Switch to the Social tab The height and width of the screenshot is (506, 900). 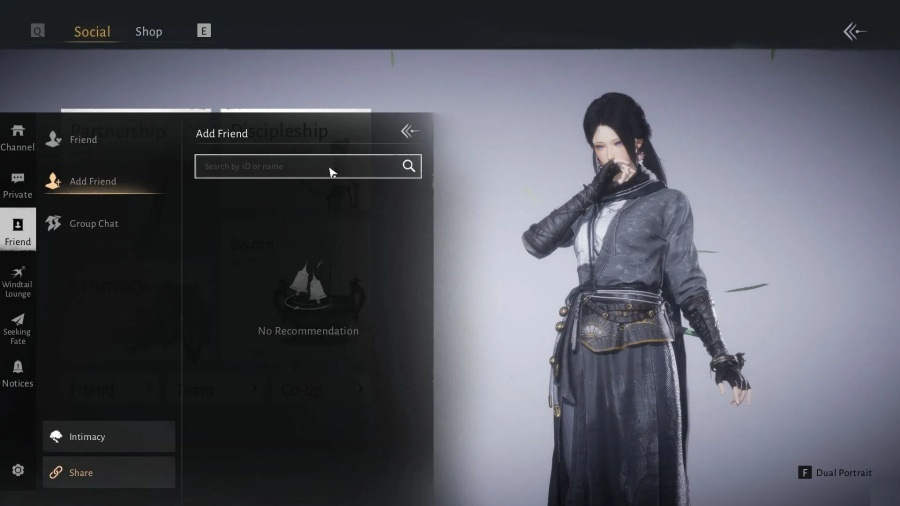coord(92,31)
